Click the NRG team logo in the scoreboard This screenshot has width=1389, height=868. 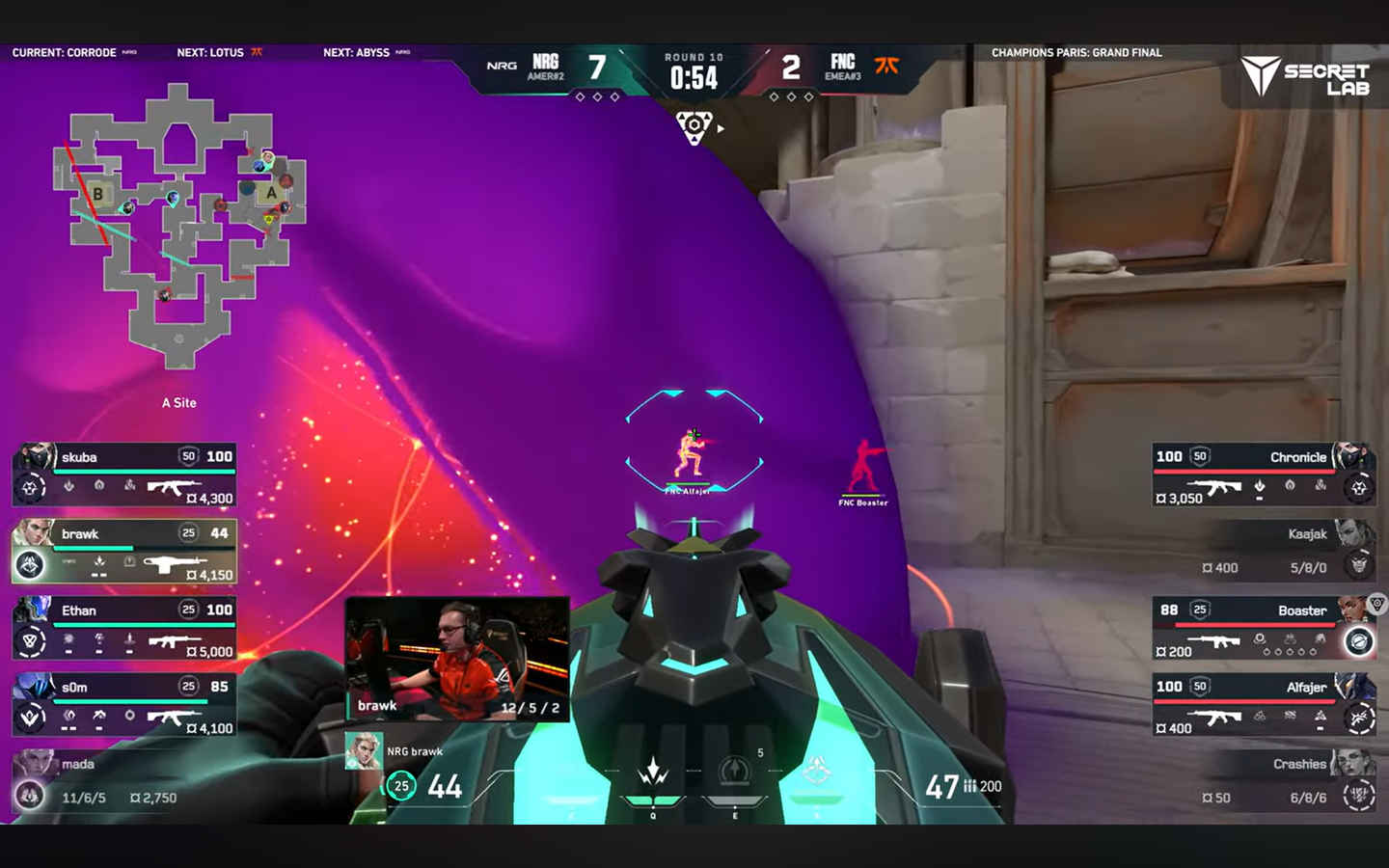tap(502, 66)
